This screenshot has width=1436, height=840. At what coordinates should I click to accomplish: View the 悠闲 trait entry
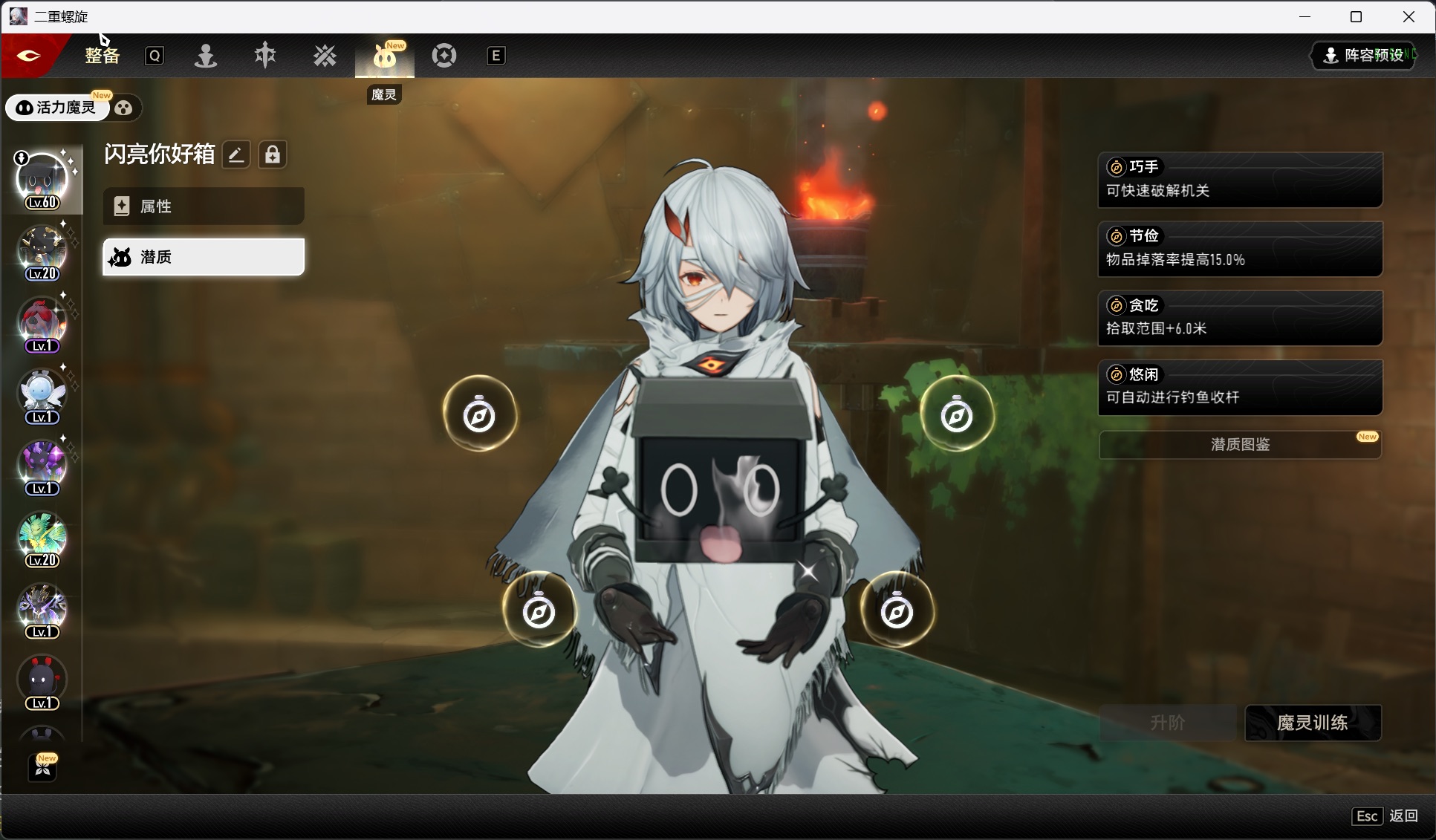tap(1239, 387)
